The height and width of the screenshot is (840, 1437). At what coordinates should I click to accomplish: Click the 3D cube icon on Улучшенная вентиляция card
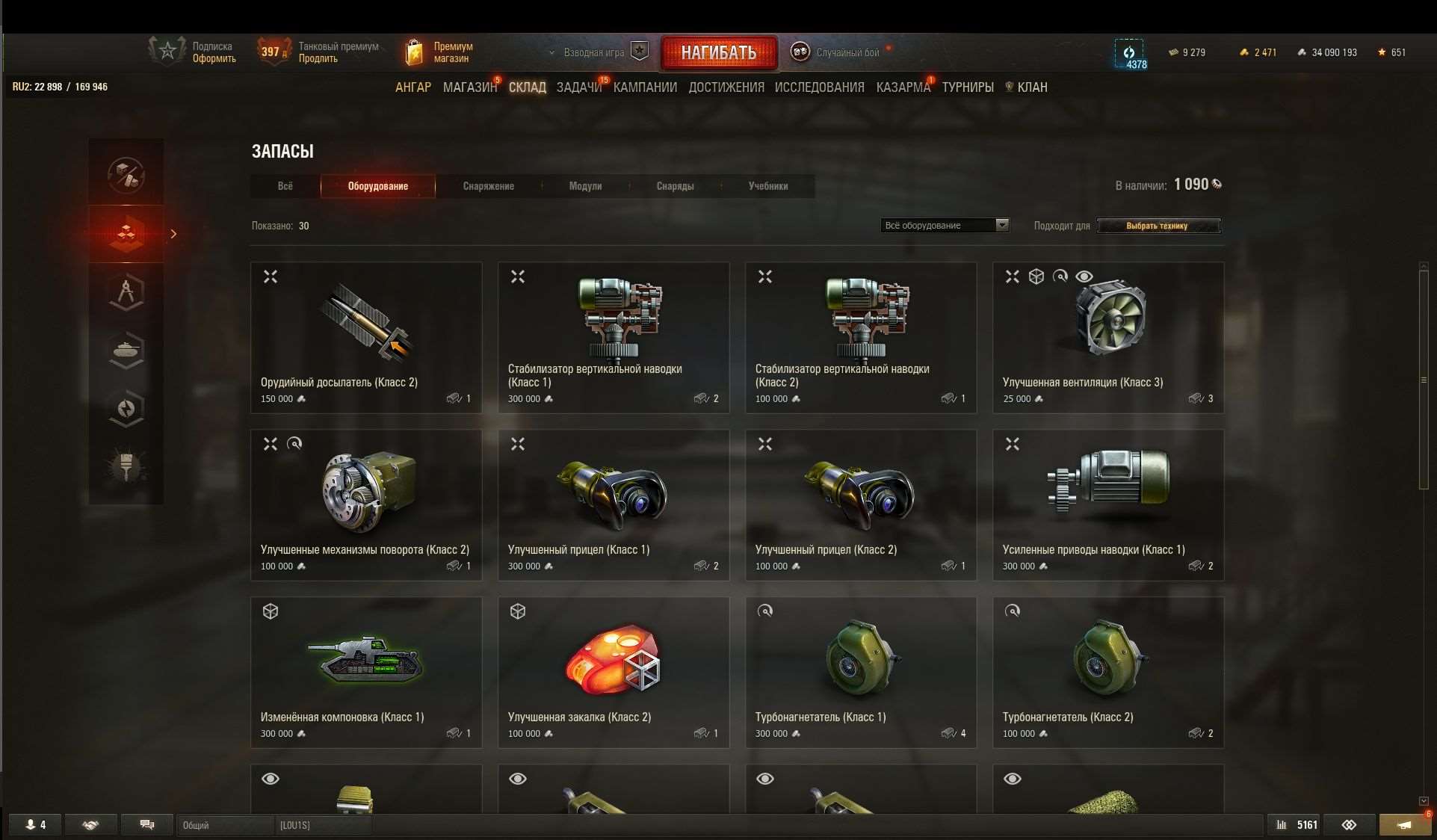(x=1036, y=277)
